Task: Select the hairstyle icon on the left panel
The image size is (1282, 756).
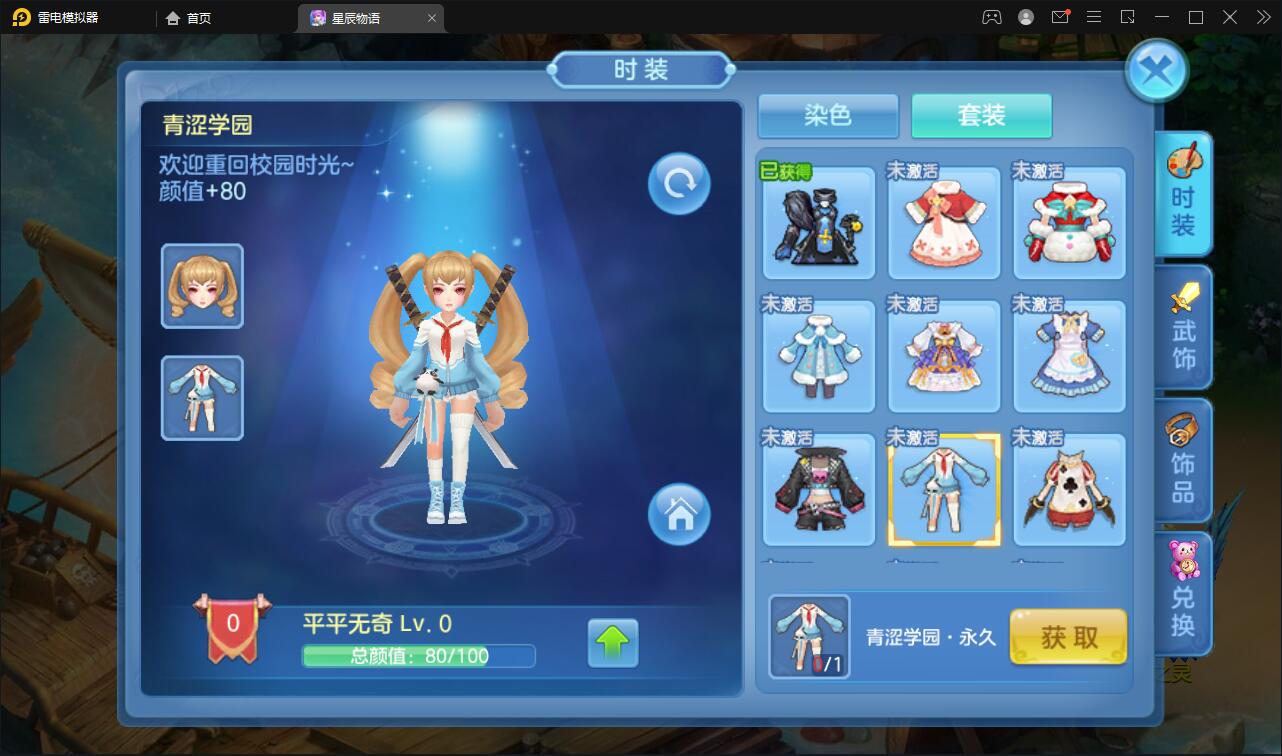Action: coord(202,286)
